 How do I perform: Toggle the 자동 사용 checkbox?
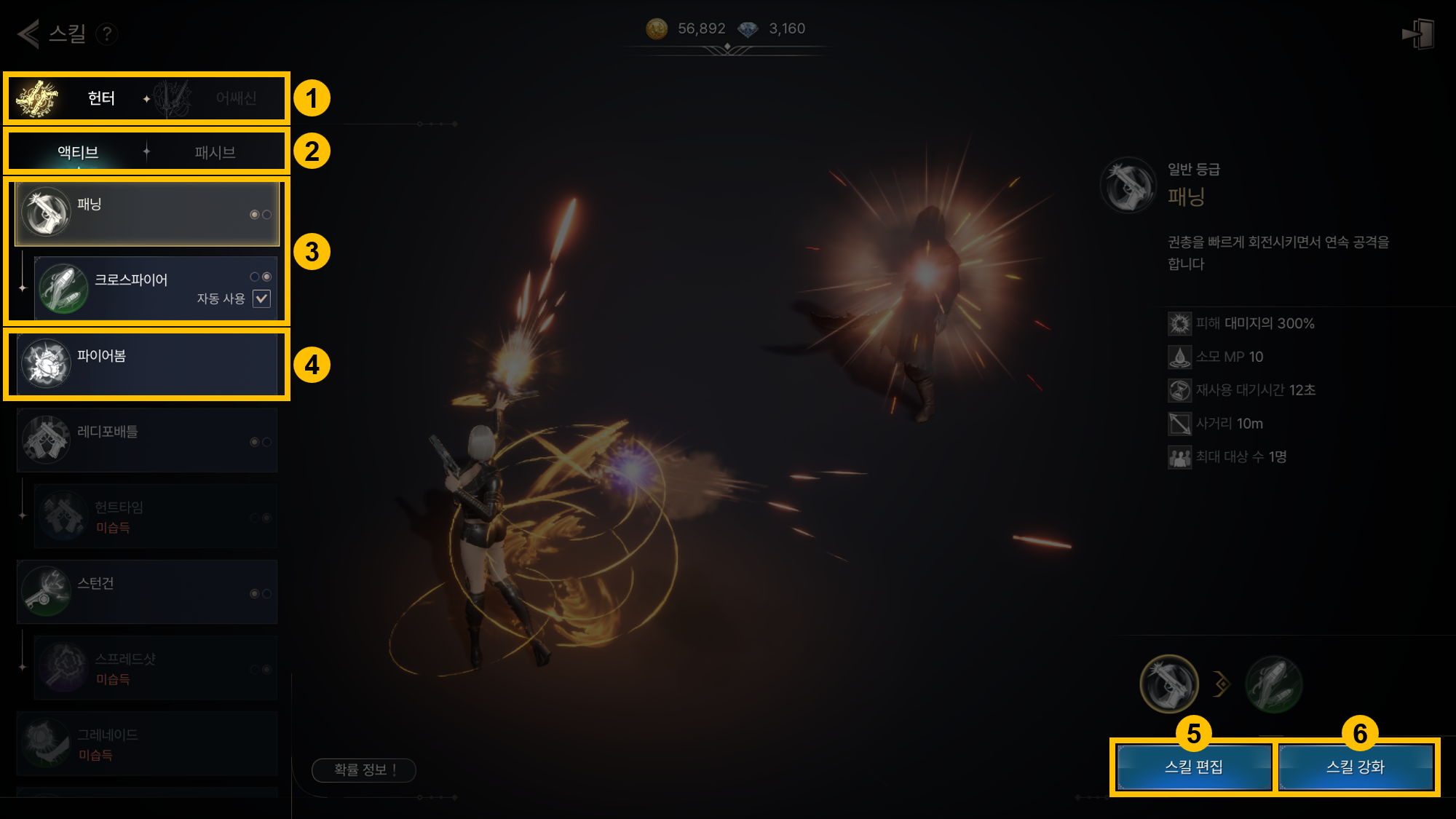pyautogui.click(x=261, y=298)
